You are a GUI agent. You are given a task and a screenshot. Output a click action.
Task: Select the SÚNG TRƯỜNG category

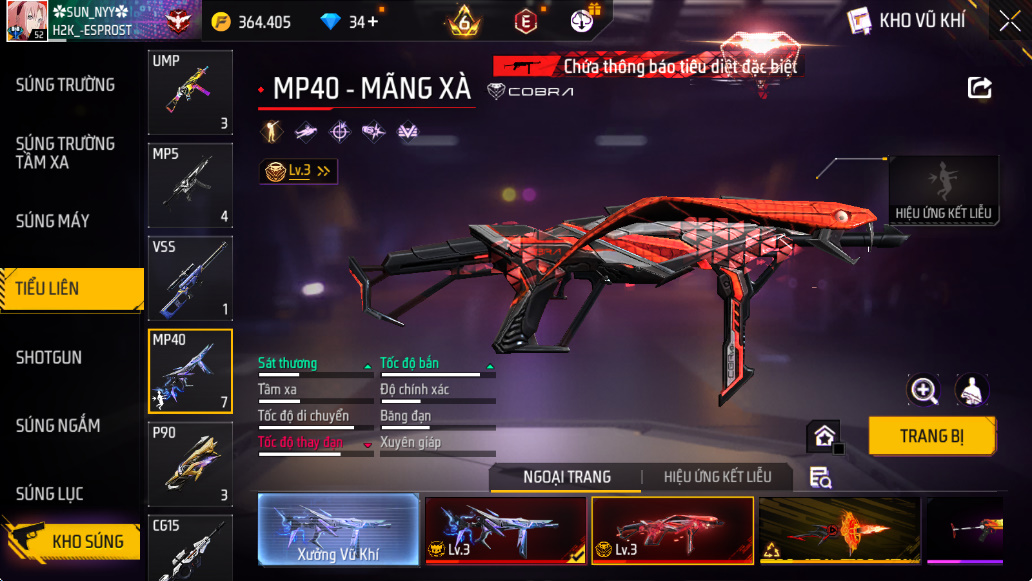(65, 85)
